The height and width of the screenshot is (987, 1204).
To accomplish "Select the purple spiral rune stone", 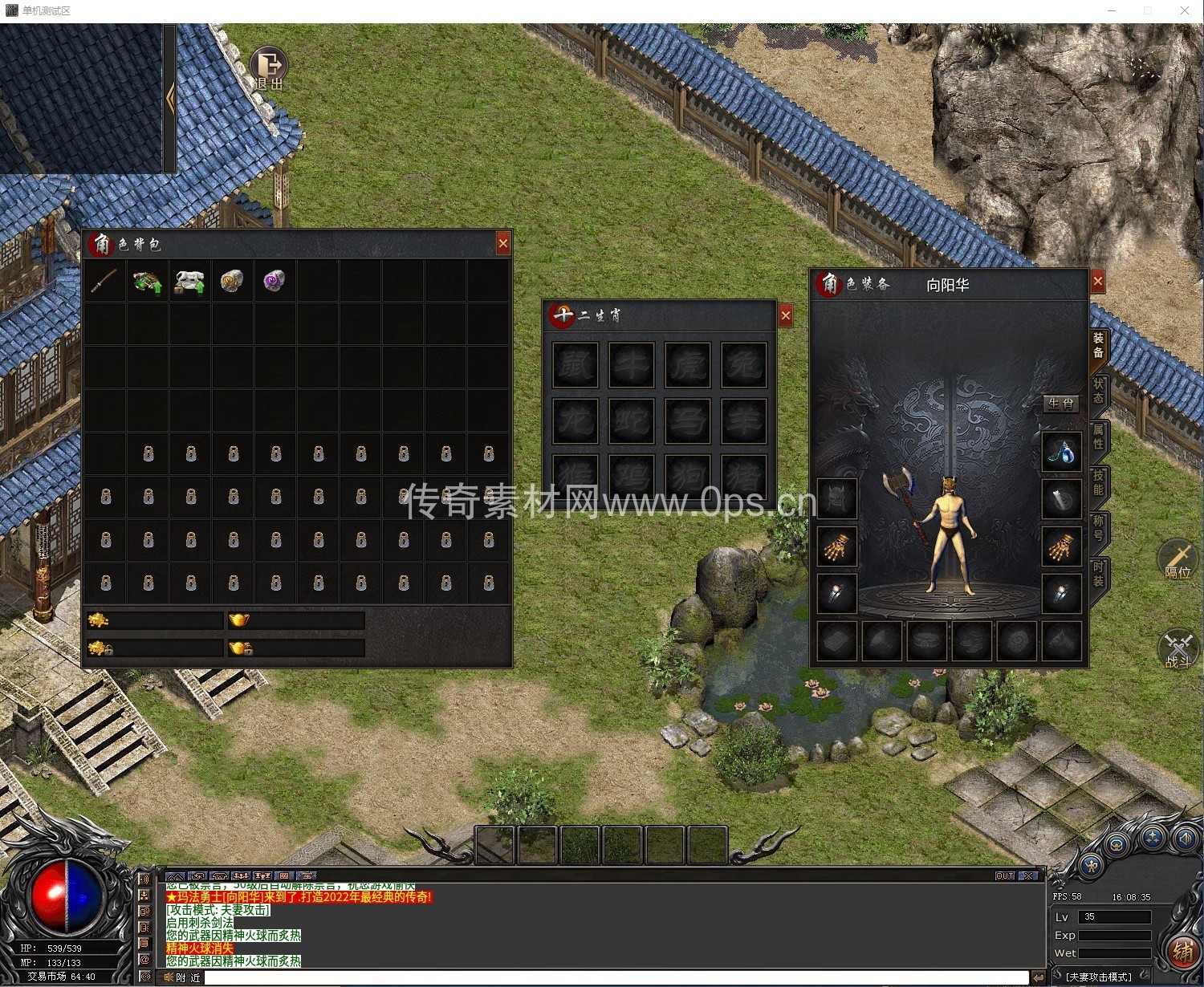I will [x=274, y=281].
